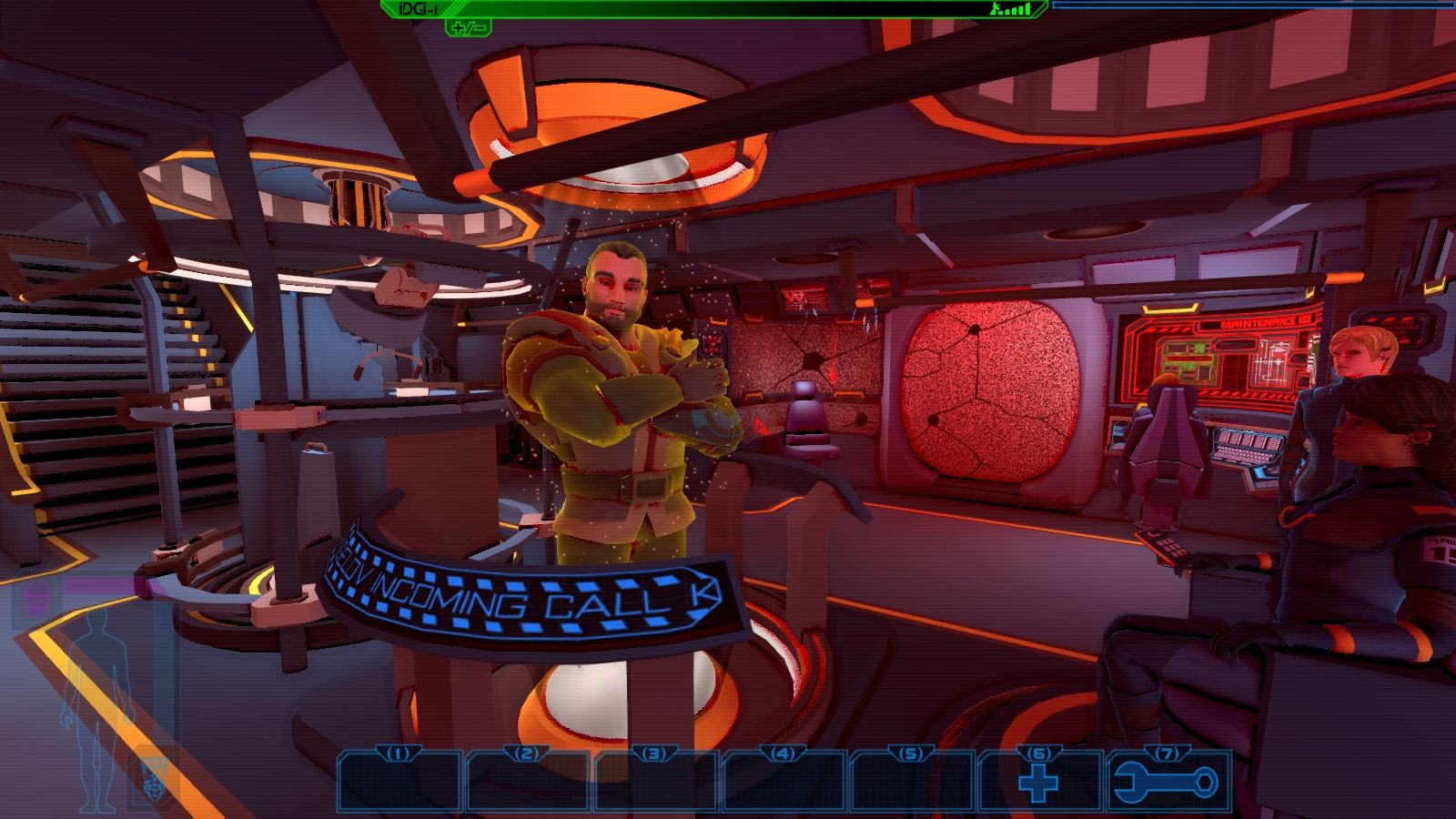This screenshot has width=1456, height=819.
Task: Click the MAINTENANCE console screen label
Action: (1262, 321)
